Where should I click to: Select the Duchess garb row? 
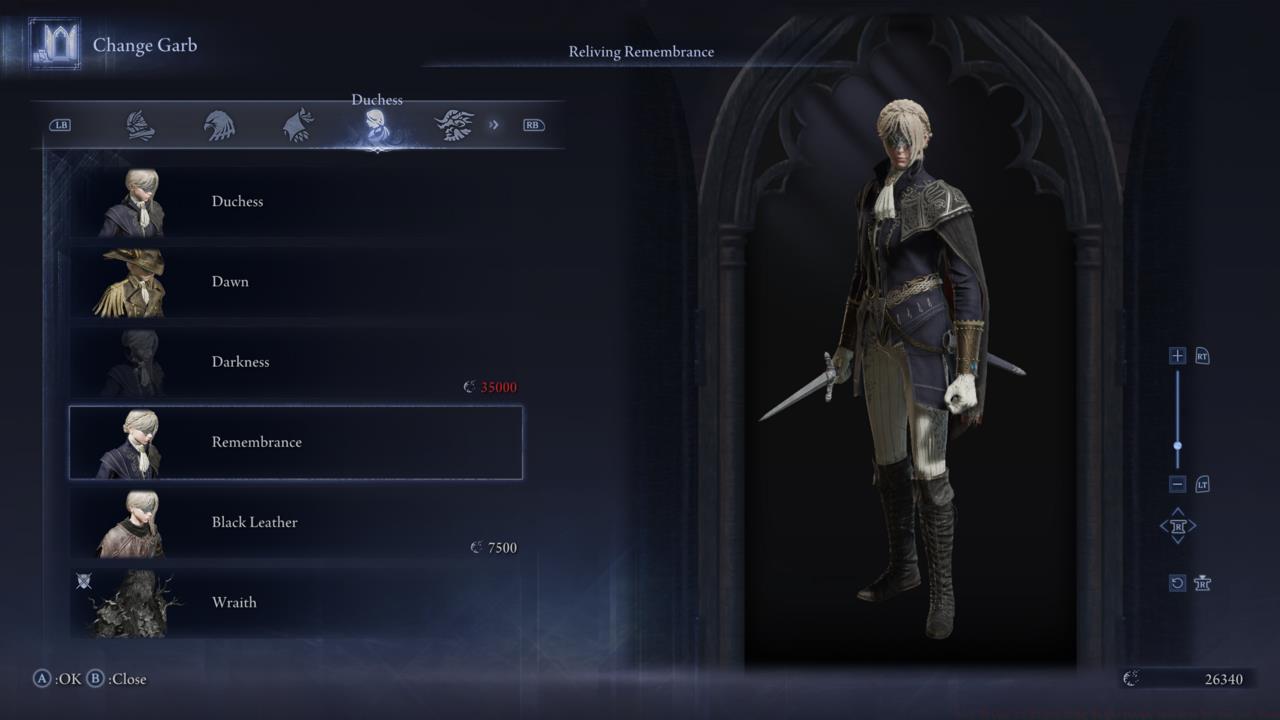pyautogui.click(x=295, y=202)
